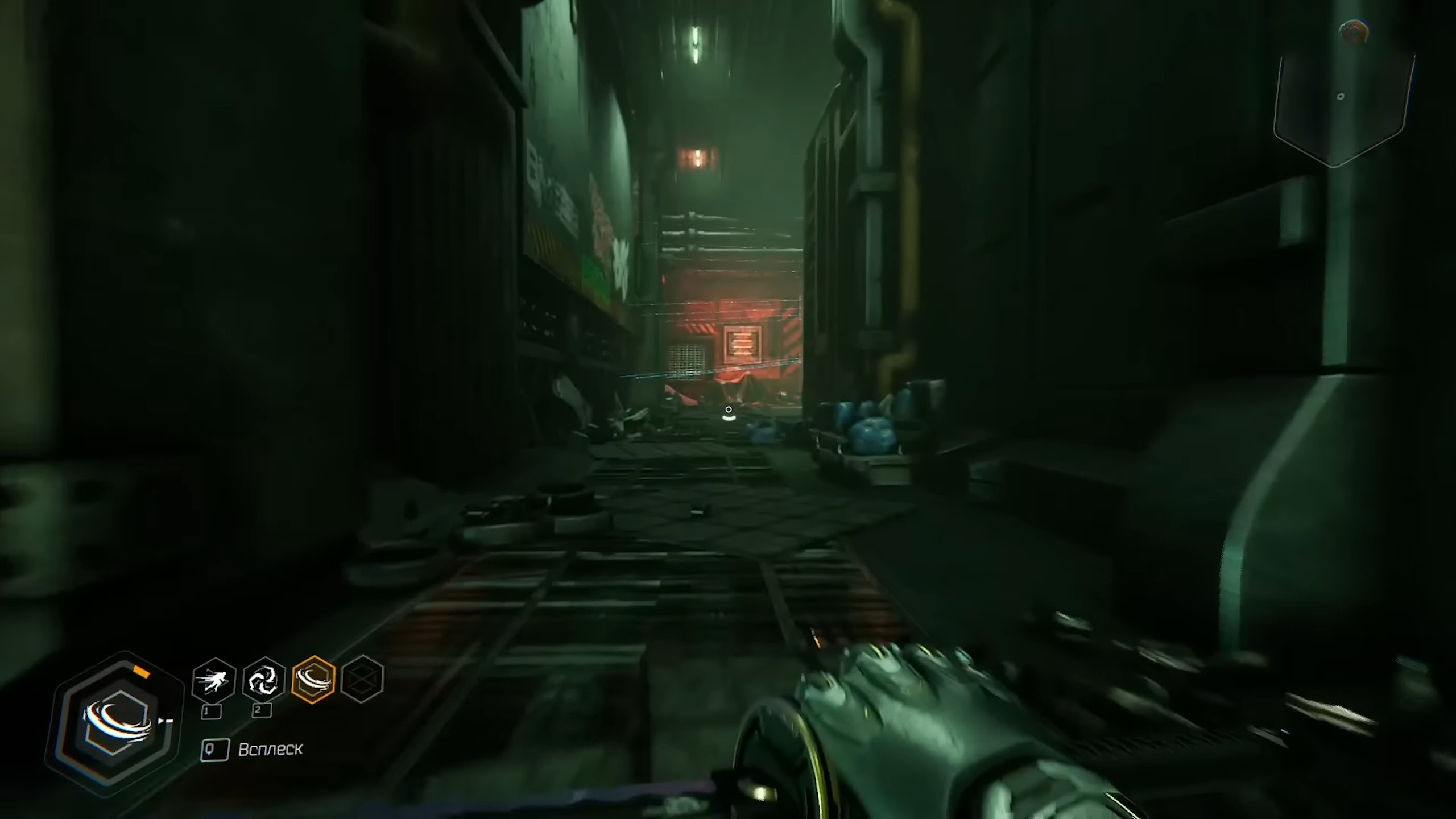Viewport: 1456px width, 819px height.
Task: Click the empty crossed-out ability slot
Action: (x=362, y=680)
